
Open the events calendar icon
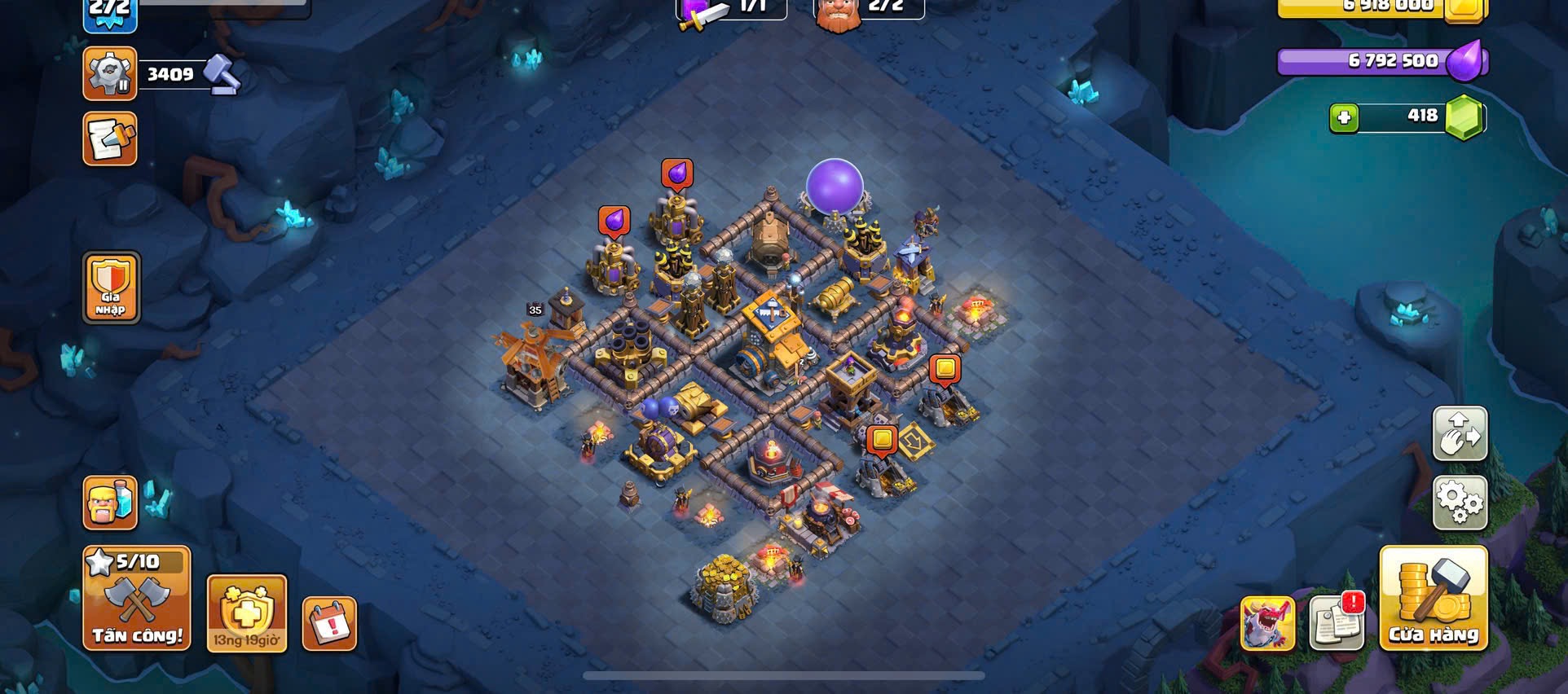click(329, 624)
